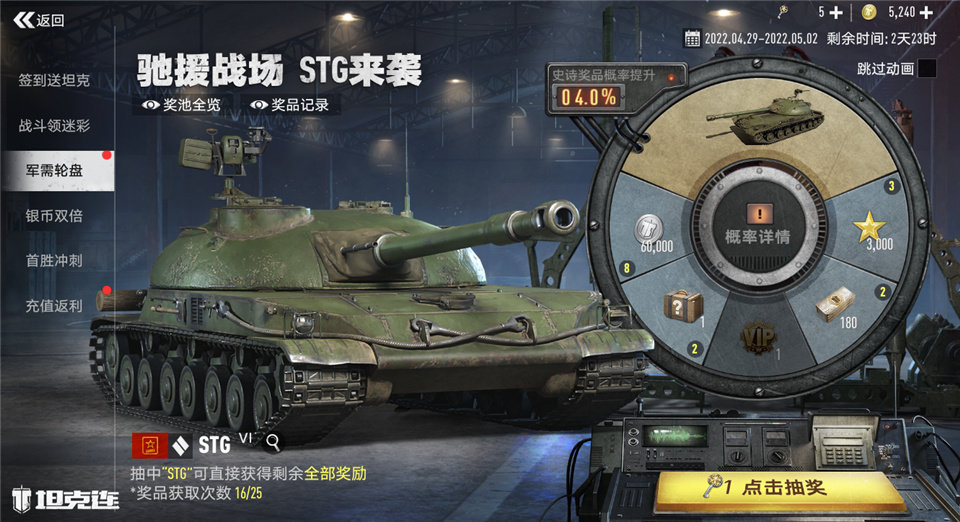
Task: Inspect the STG tank with the magnifier icon
Action: click(x=273, y=441)
